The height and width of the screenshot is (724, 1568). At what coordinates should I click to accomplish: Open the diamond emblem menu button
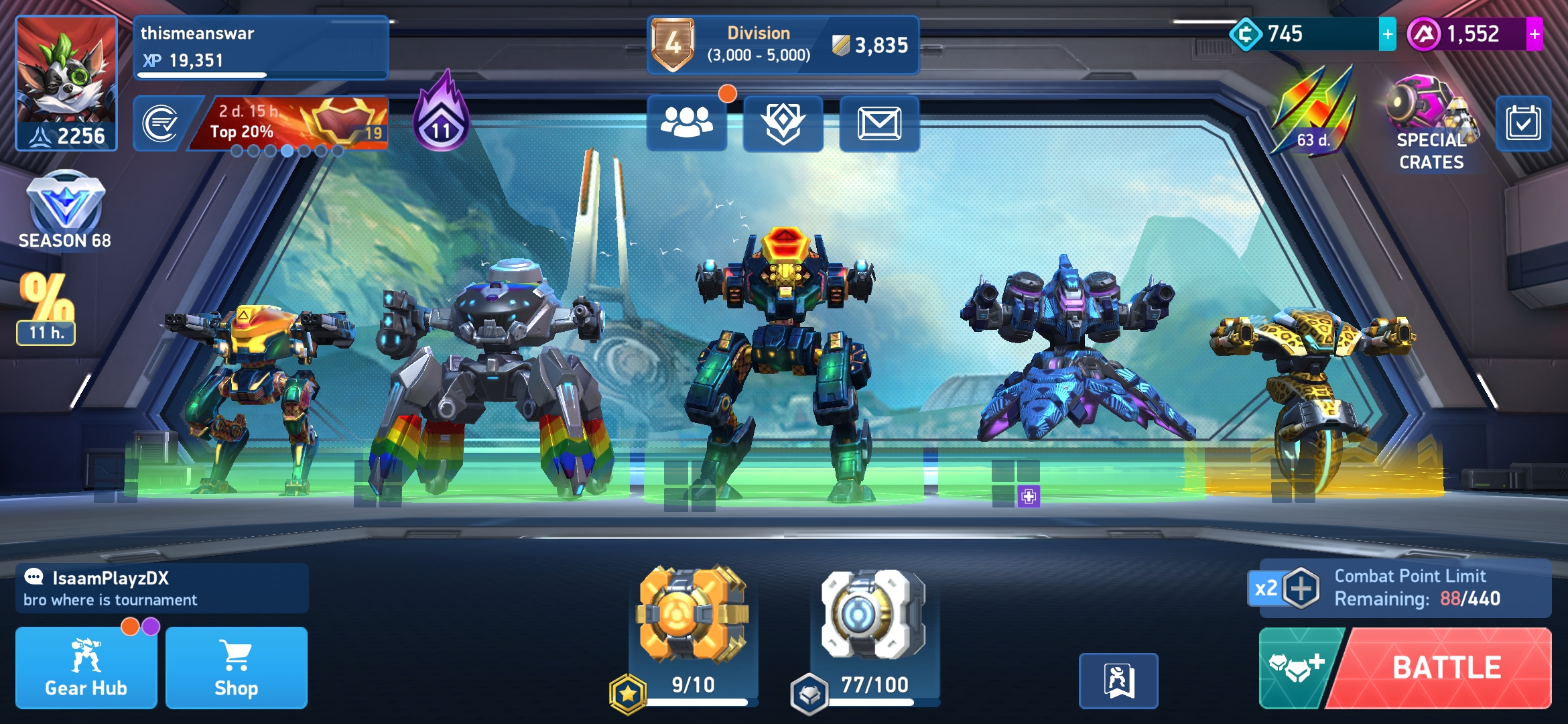[x=783, y=123]
